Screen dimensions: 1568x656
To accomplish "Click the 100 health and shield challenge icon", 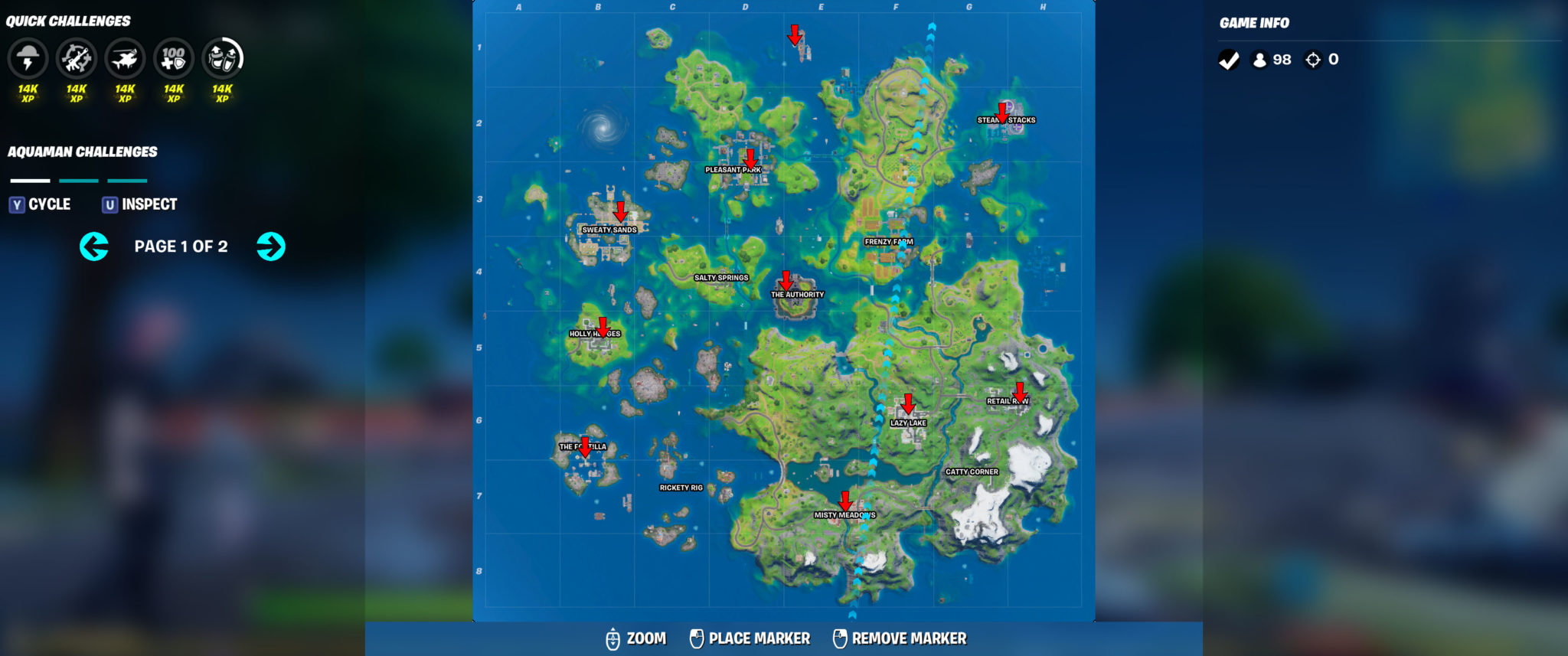I will [175, 58].
